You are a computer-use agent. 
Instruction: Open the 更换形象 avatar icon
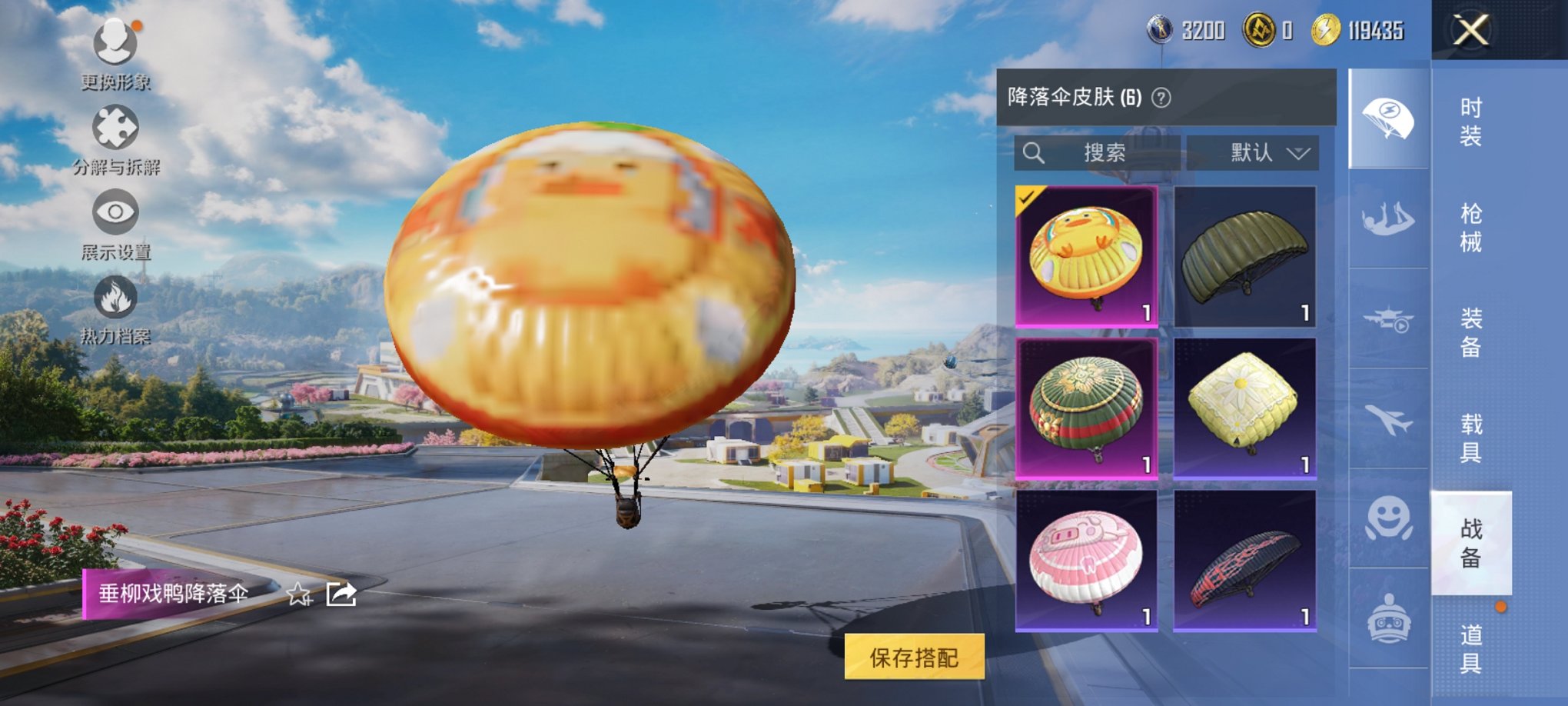(114, 40)
